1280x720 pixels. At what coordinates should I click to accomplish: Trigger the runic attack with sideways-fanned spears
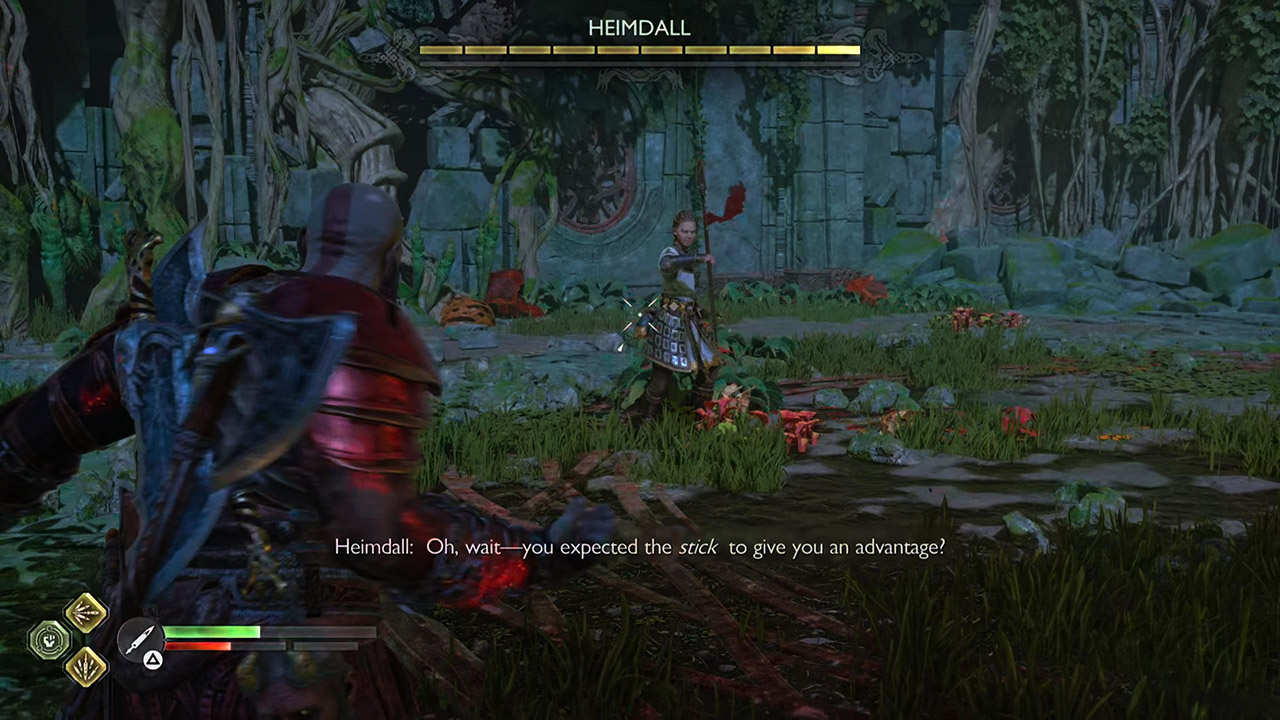pyautogui.click(x=86, y=612)
